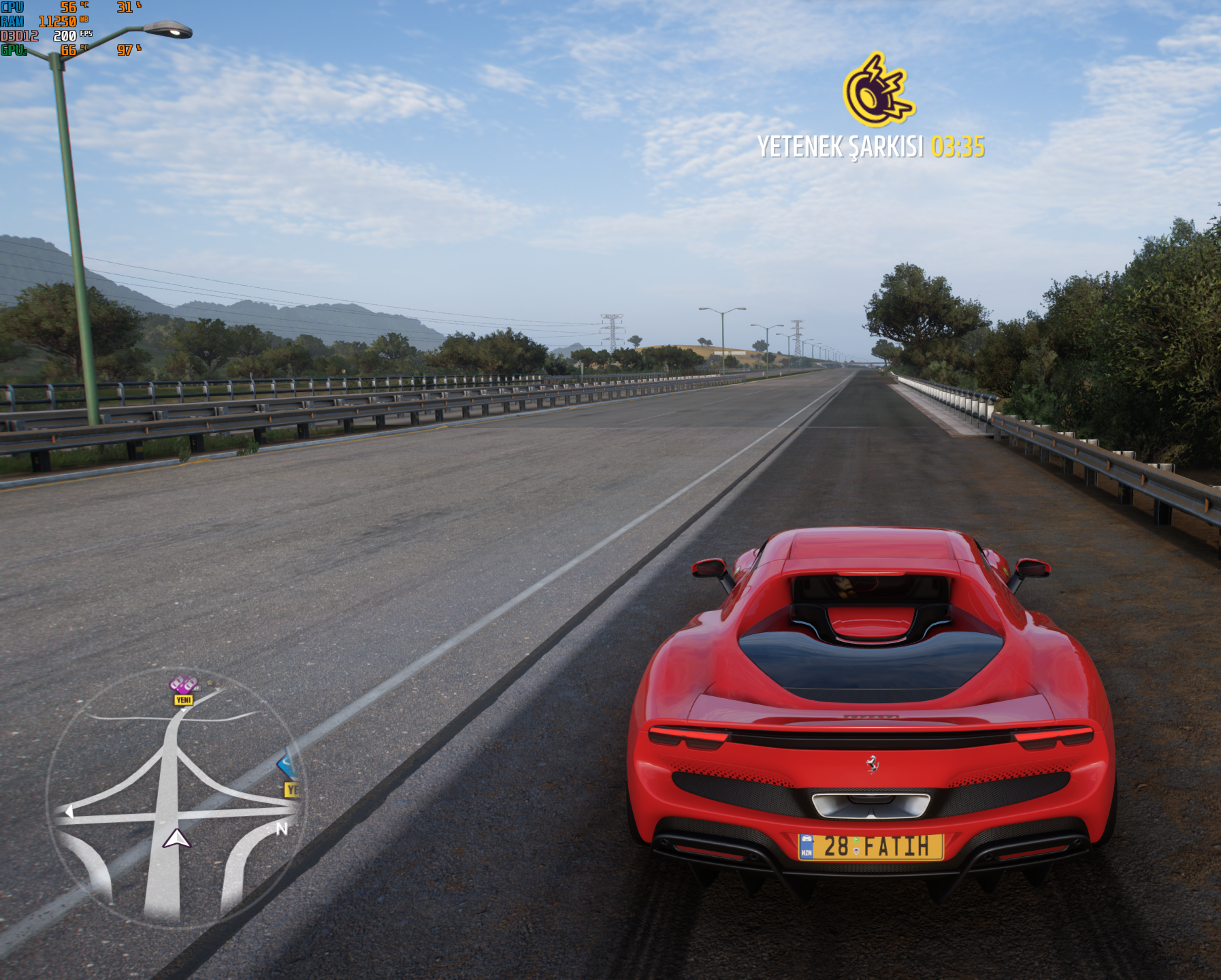Select the purple two-car event marker on minimap
Image resolution: width=1221 pixels, height=980 pixels.
pos(184,683)
